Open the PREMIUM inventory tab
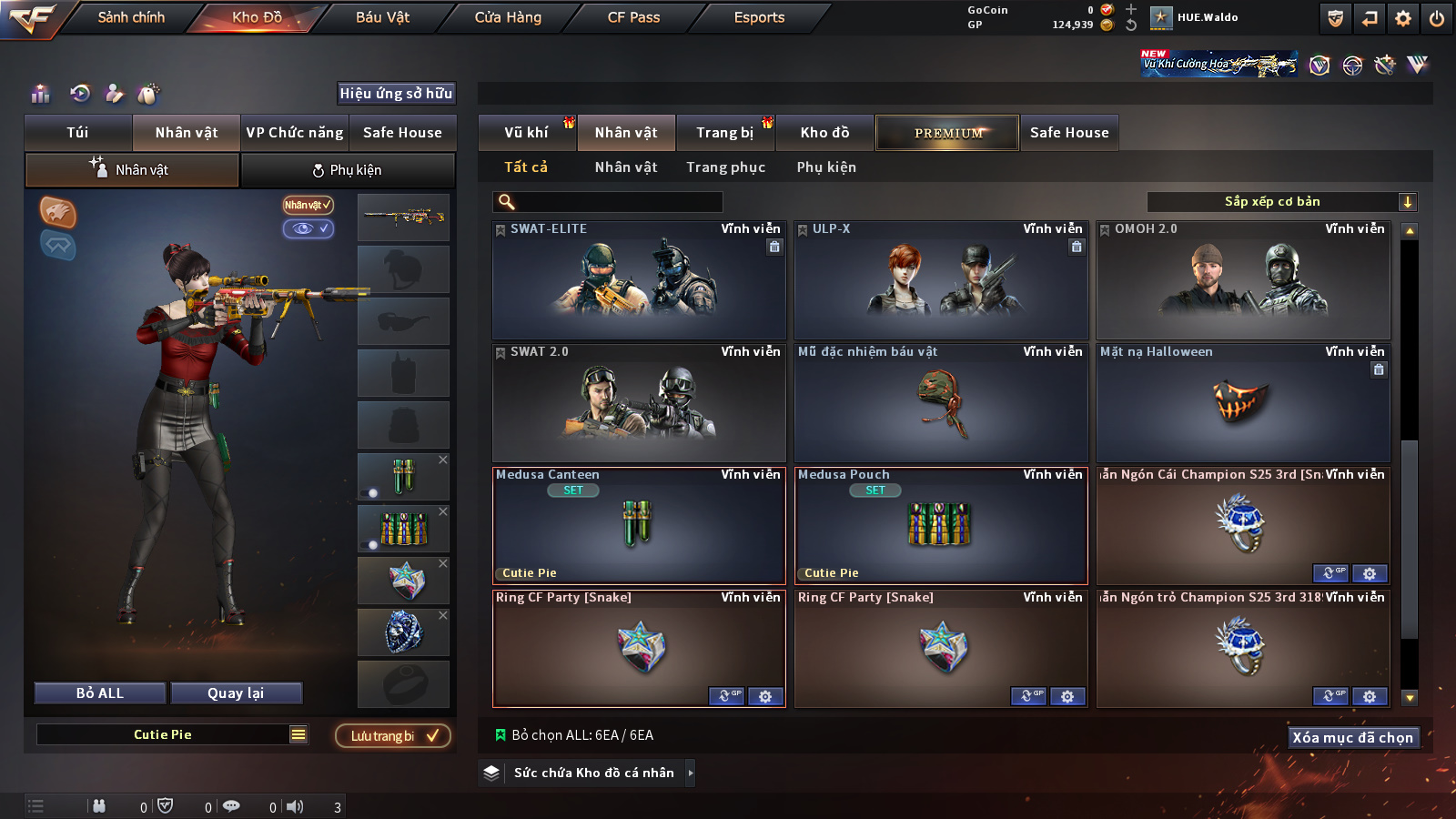 click(x=947, y=133)
